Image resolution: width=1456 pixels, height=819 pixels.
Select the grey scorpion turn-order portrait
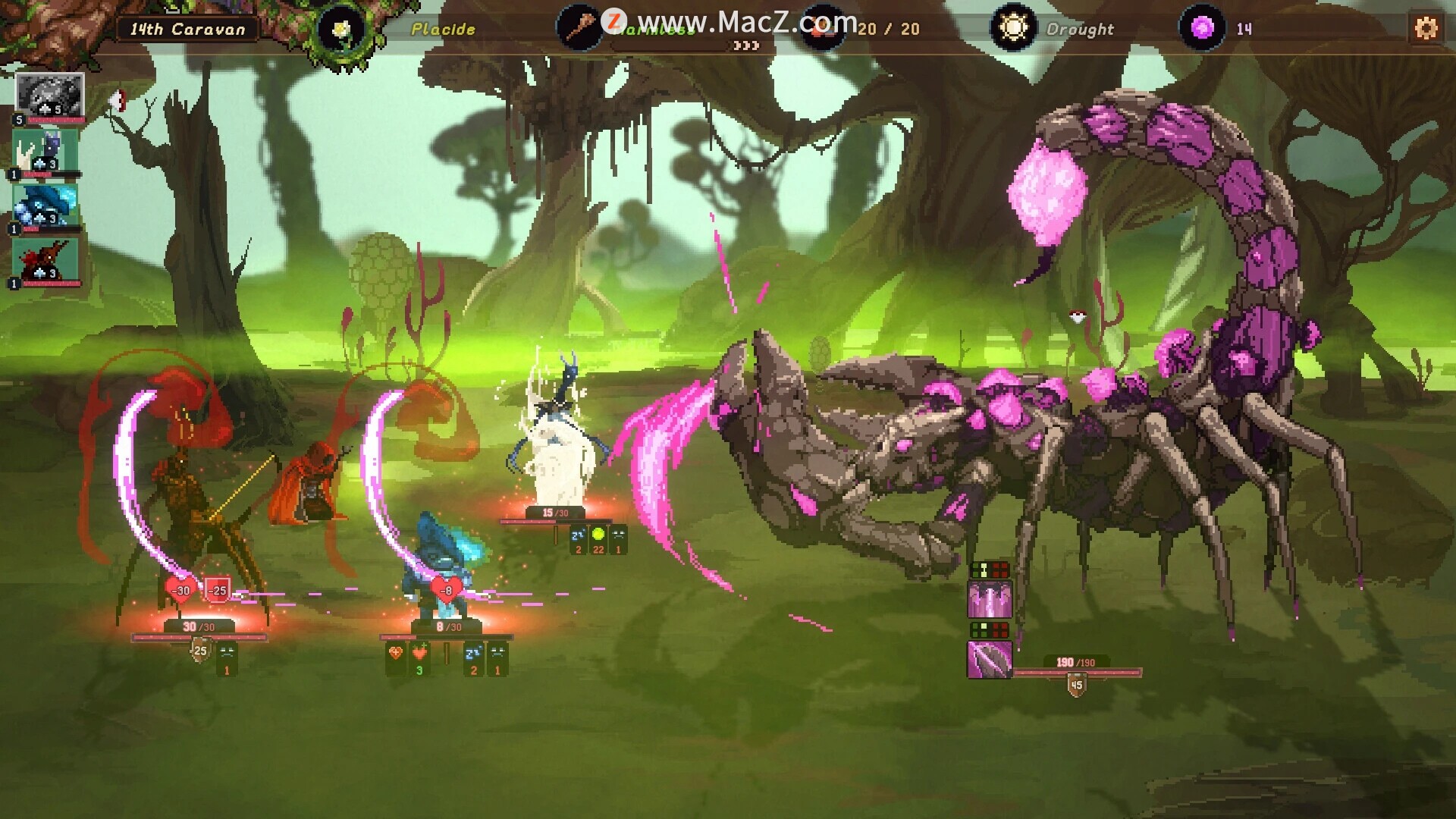[49, 96]
